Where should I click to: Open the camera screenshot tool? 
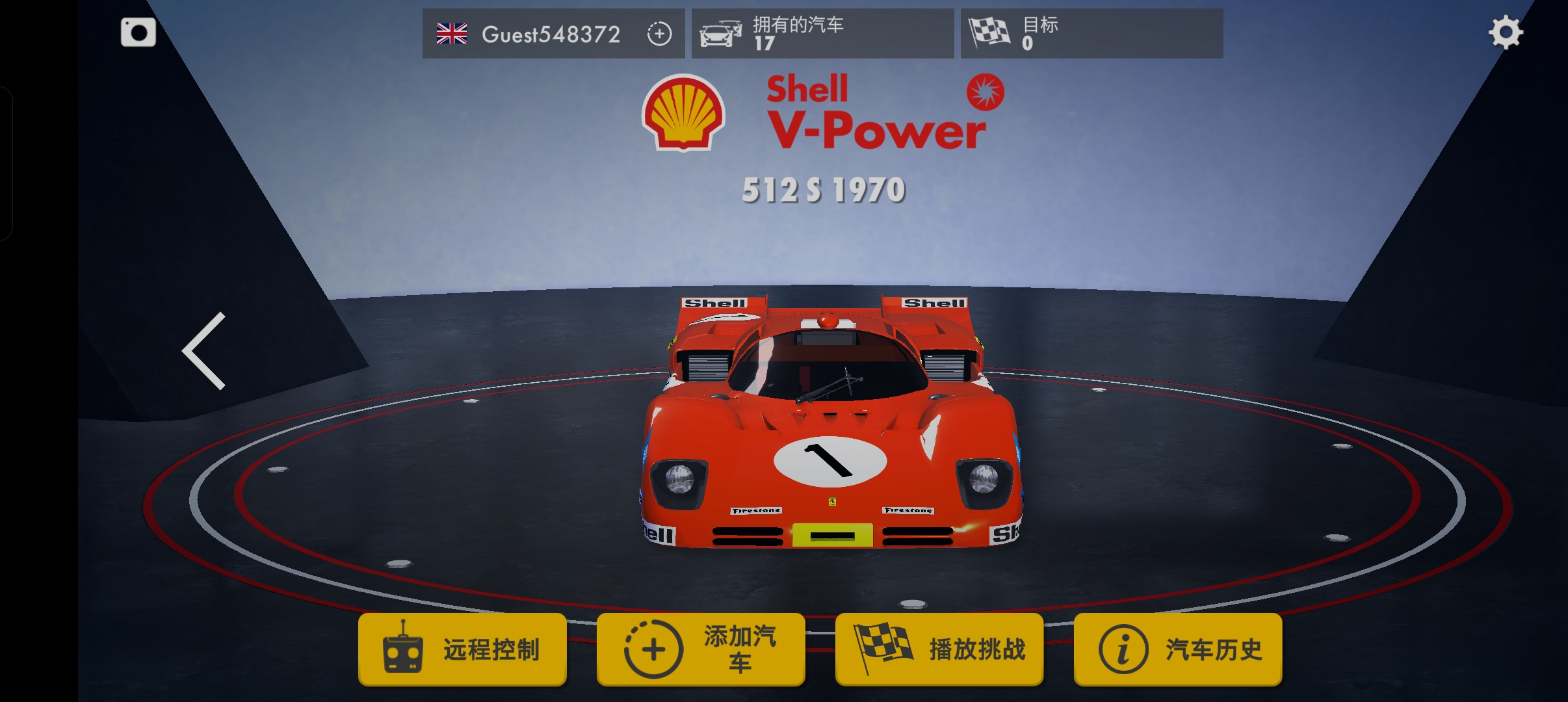[138, 32]
